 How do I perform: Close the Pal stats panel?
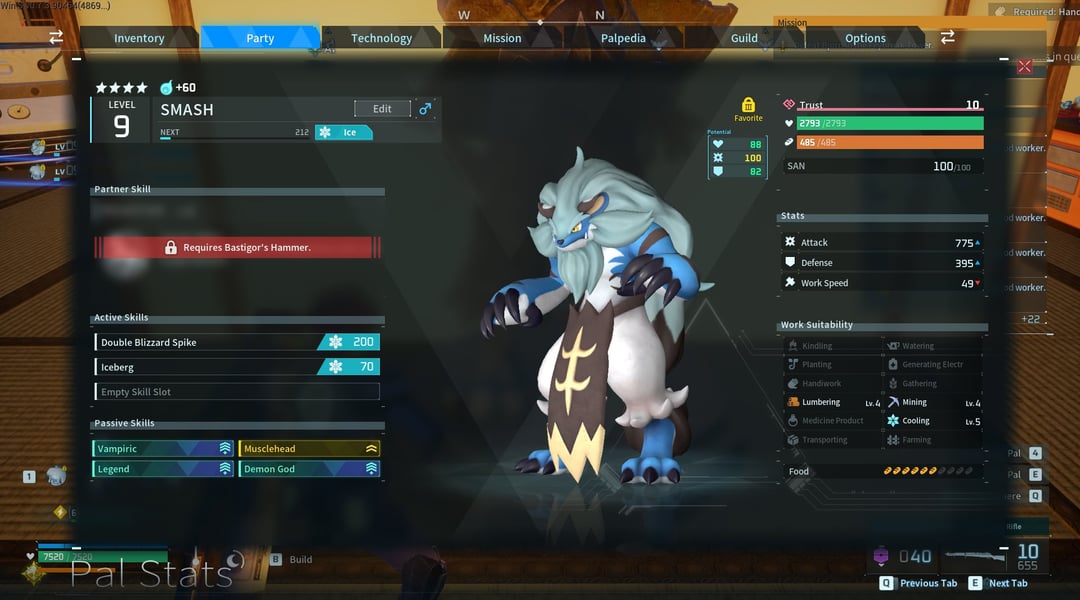1024,66
